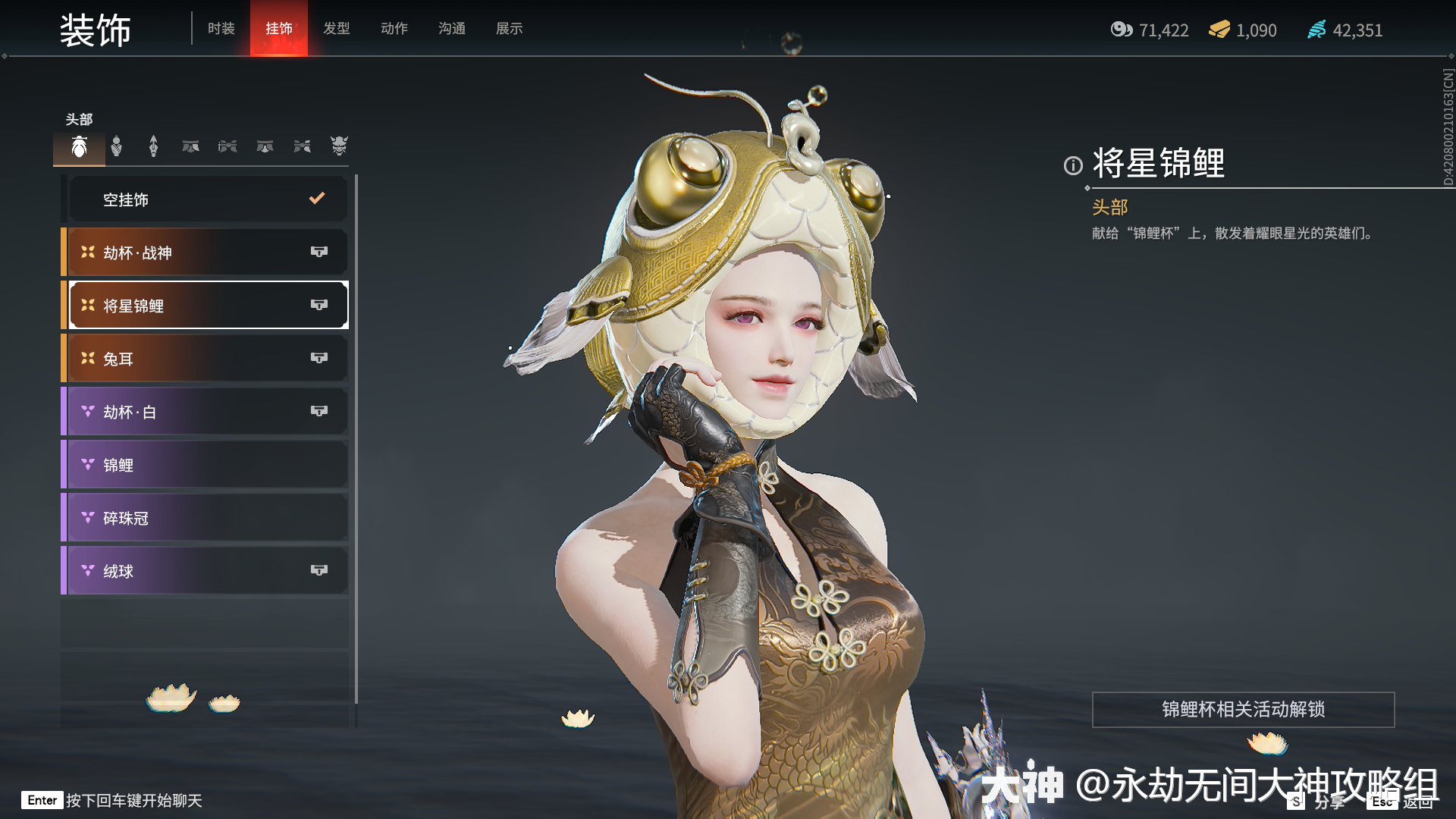Pick the 碎珠冠 accessory
Screen dimensions: 1456x819
coord(206,518)
